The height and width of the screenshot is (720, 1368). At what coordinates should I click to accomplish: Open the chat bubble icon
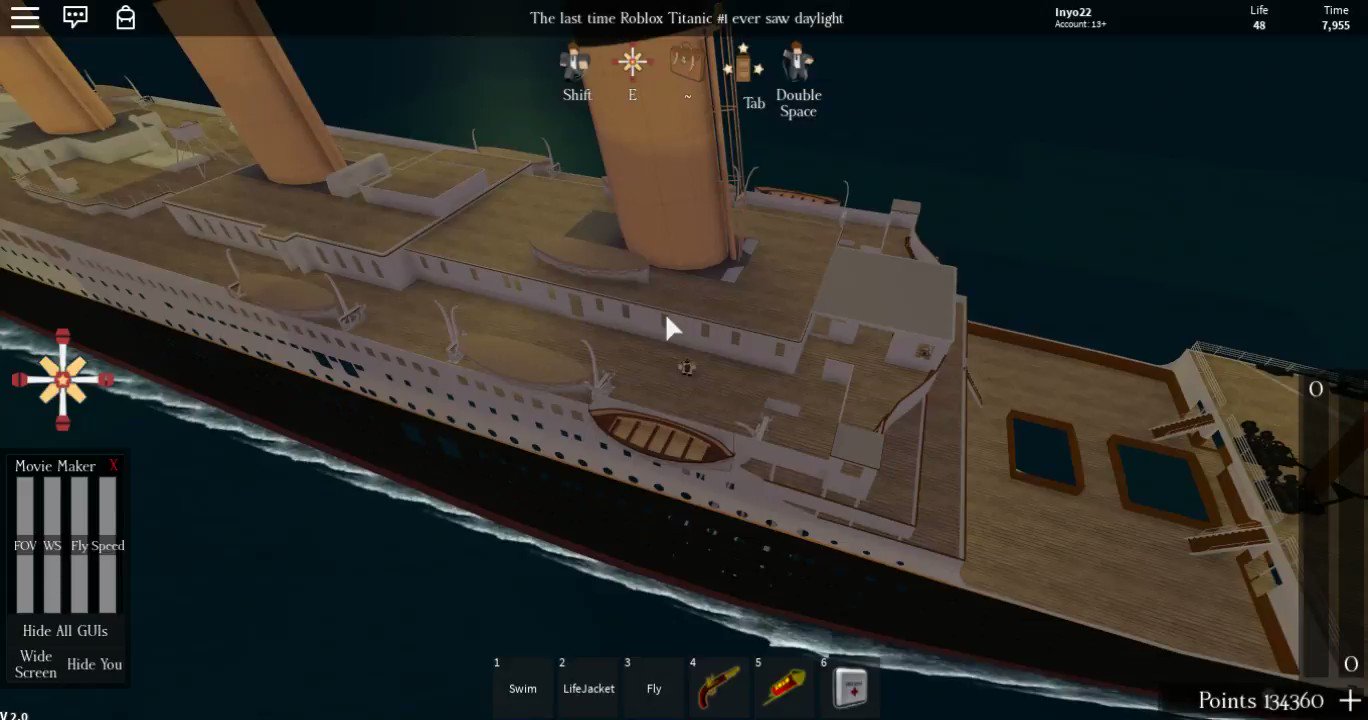pyautogui.click(x=75, y=17)
